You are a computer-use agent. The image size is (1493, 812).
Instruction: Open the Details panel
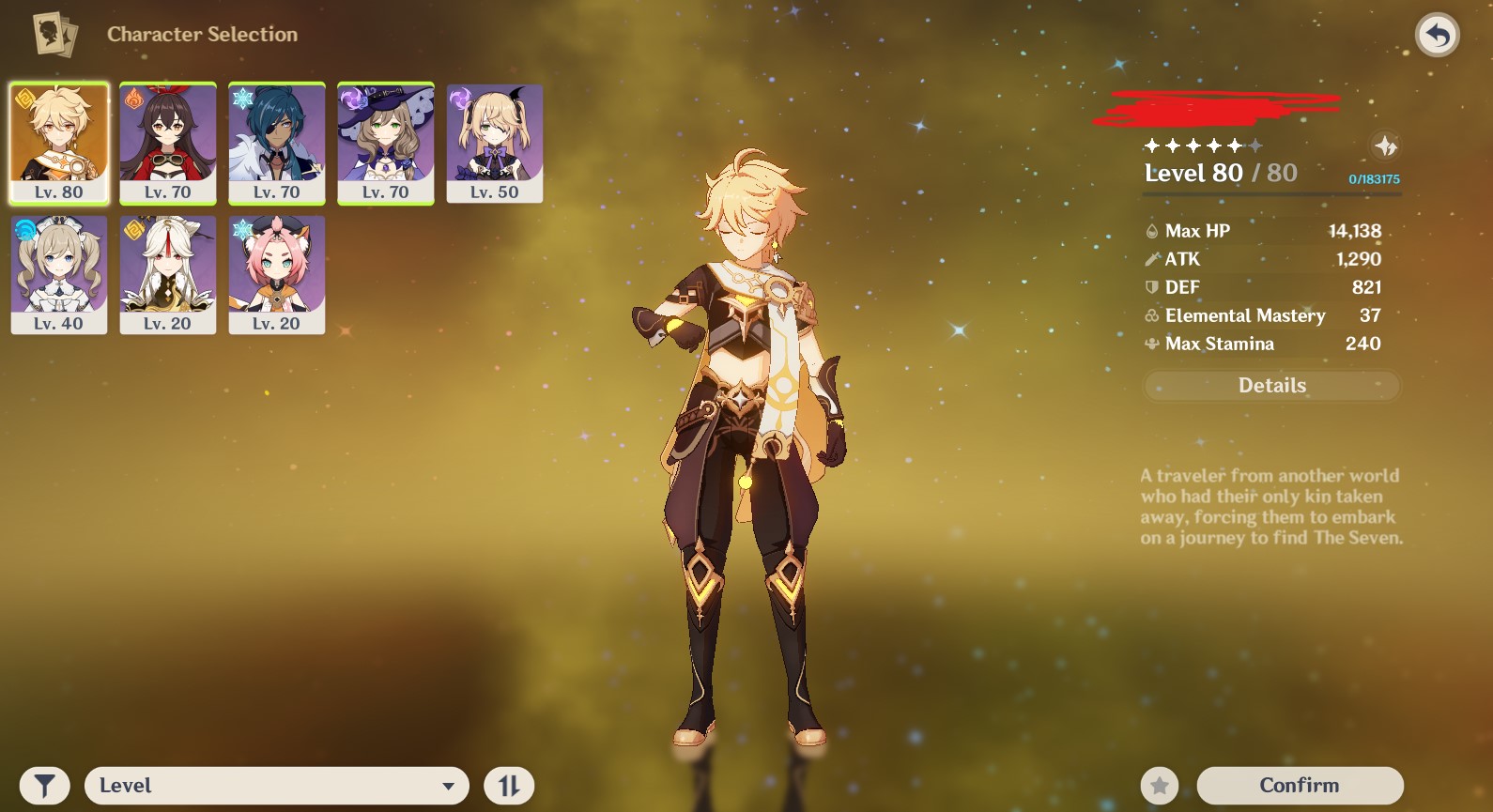1270,385
